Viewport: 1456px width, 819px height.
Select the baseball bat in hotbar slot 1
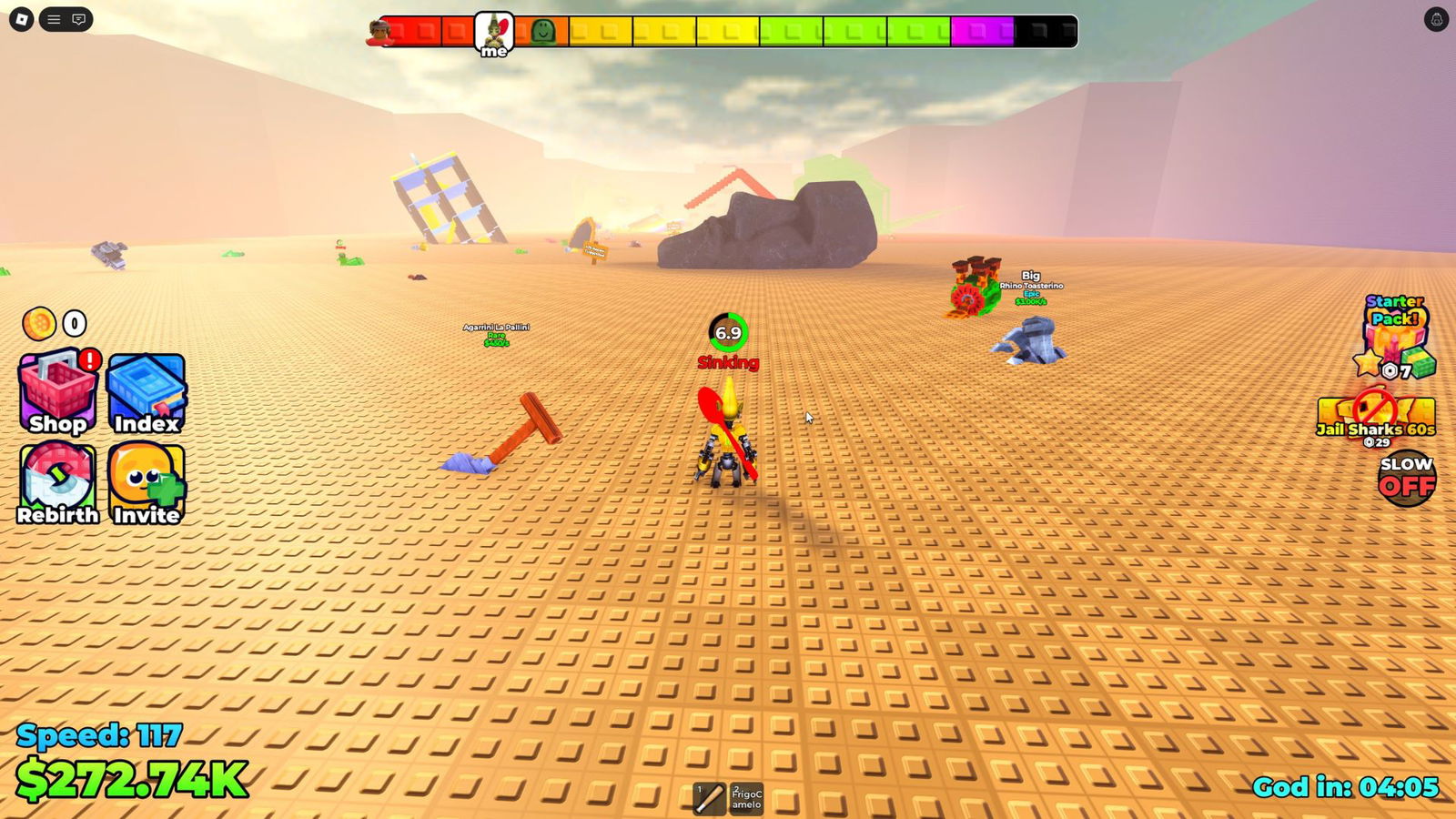pos(709,798)
